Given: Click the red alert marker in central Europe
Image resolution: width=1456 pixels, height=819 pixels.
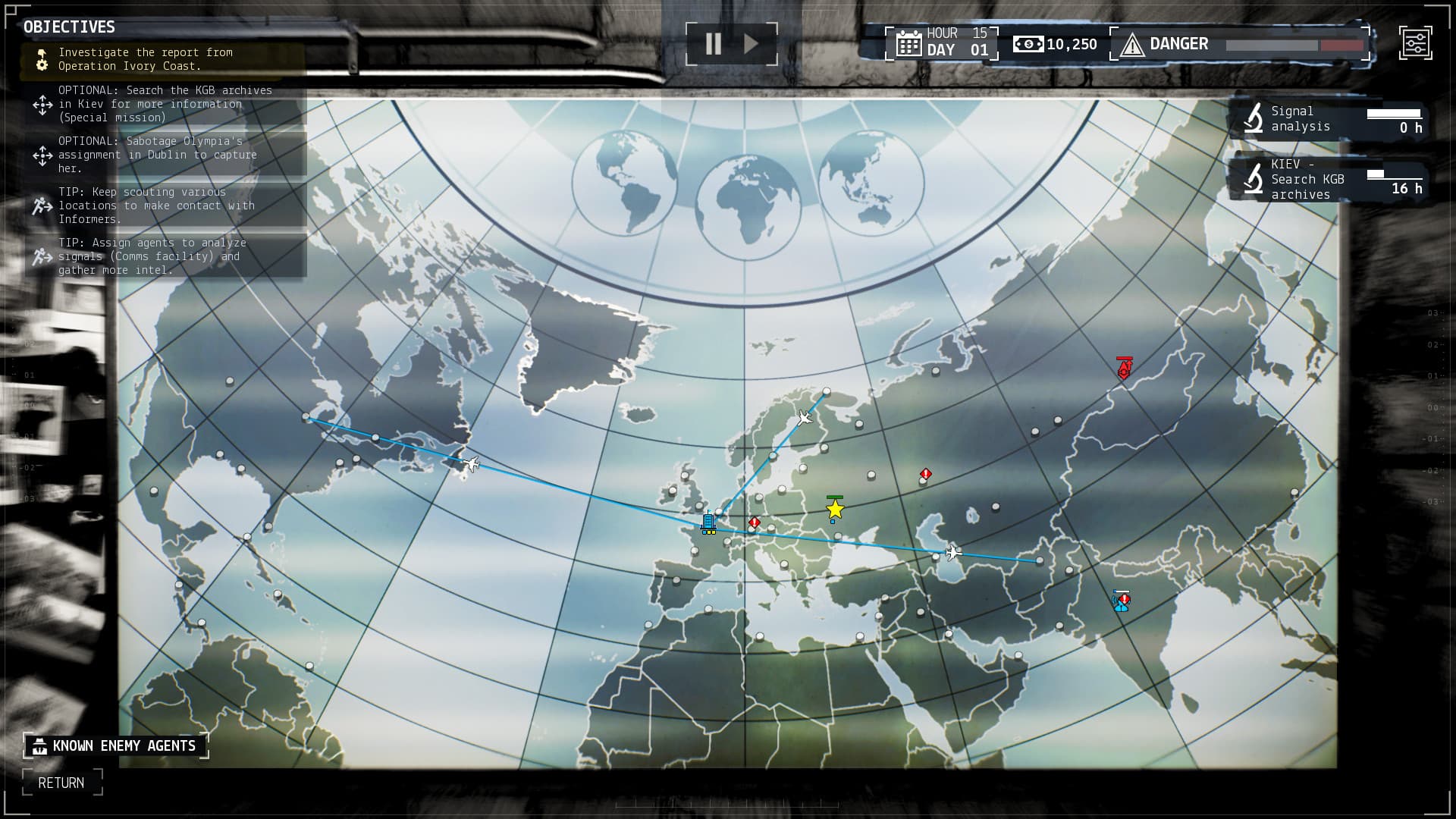Looking at the screenshot, I should 753,522.
